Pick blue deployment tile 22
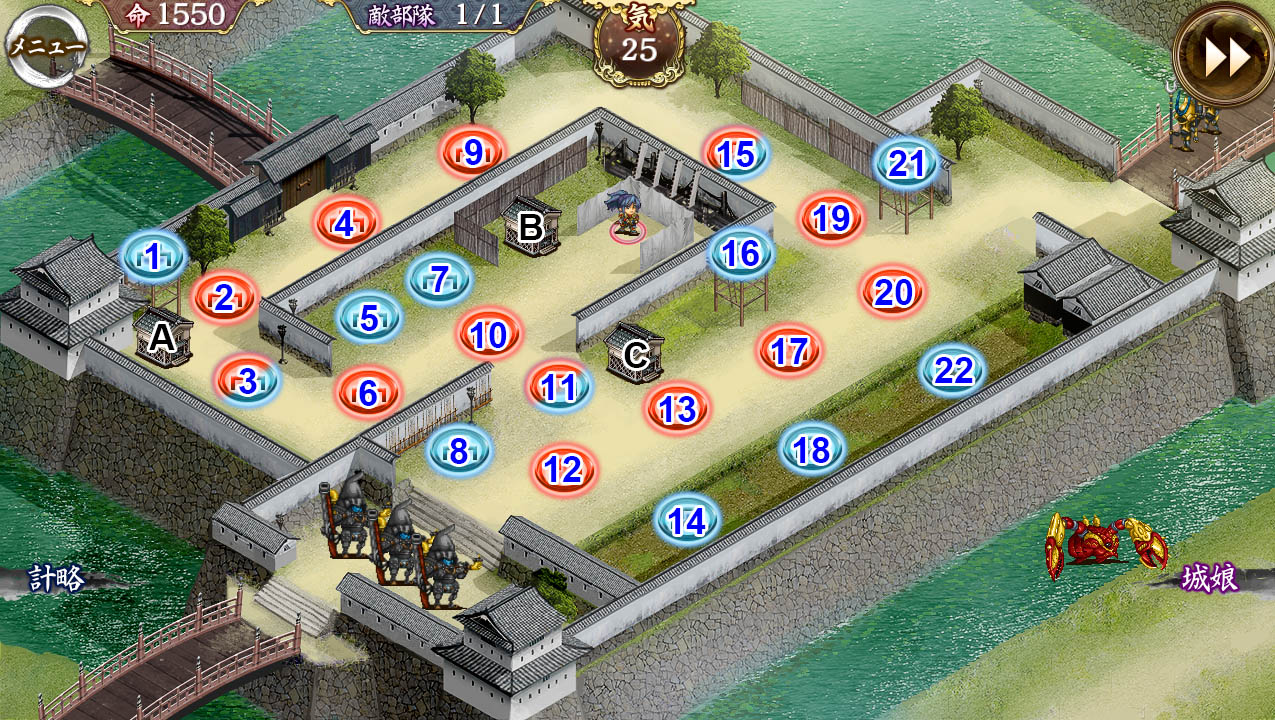 pos(953,371)
